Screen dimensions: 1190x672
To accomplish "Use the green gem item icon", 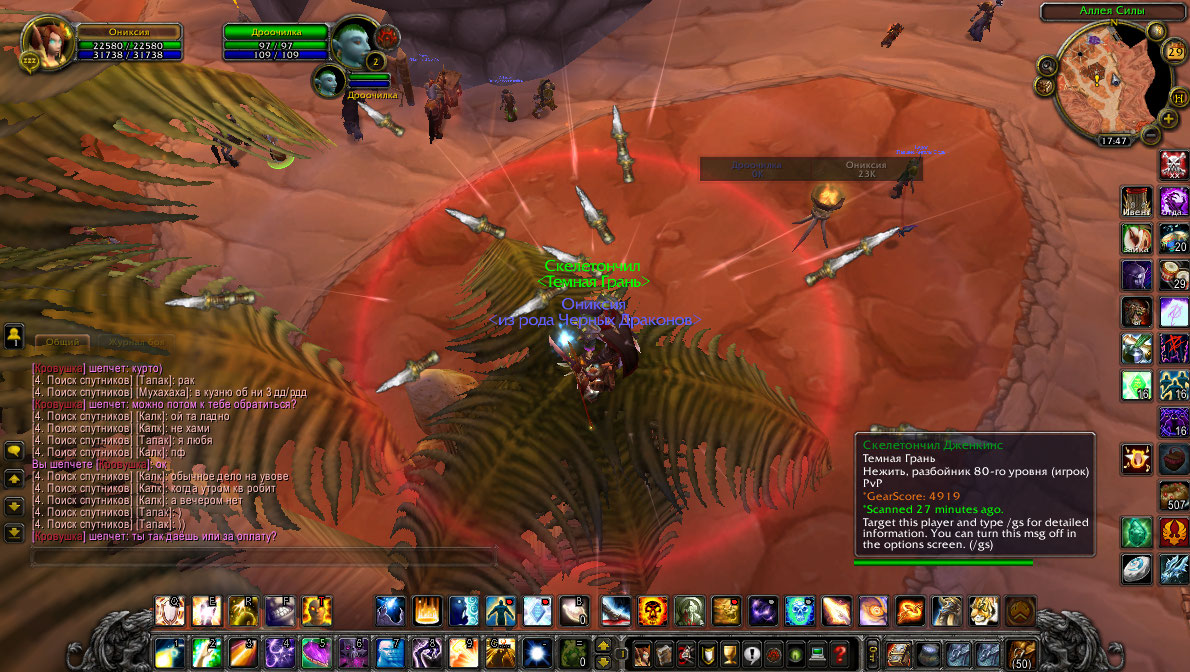I will 1136,531.
